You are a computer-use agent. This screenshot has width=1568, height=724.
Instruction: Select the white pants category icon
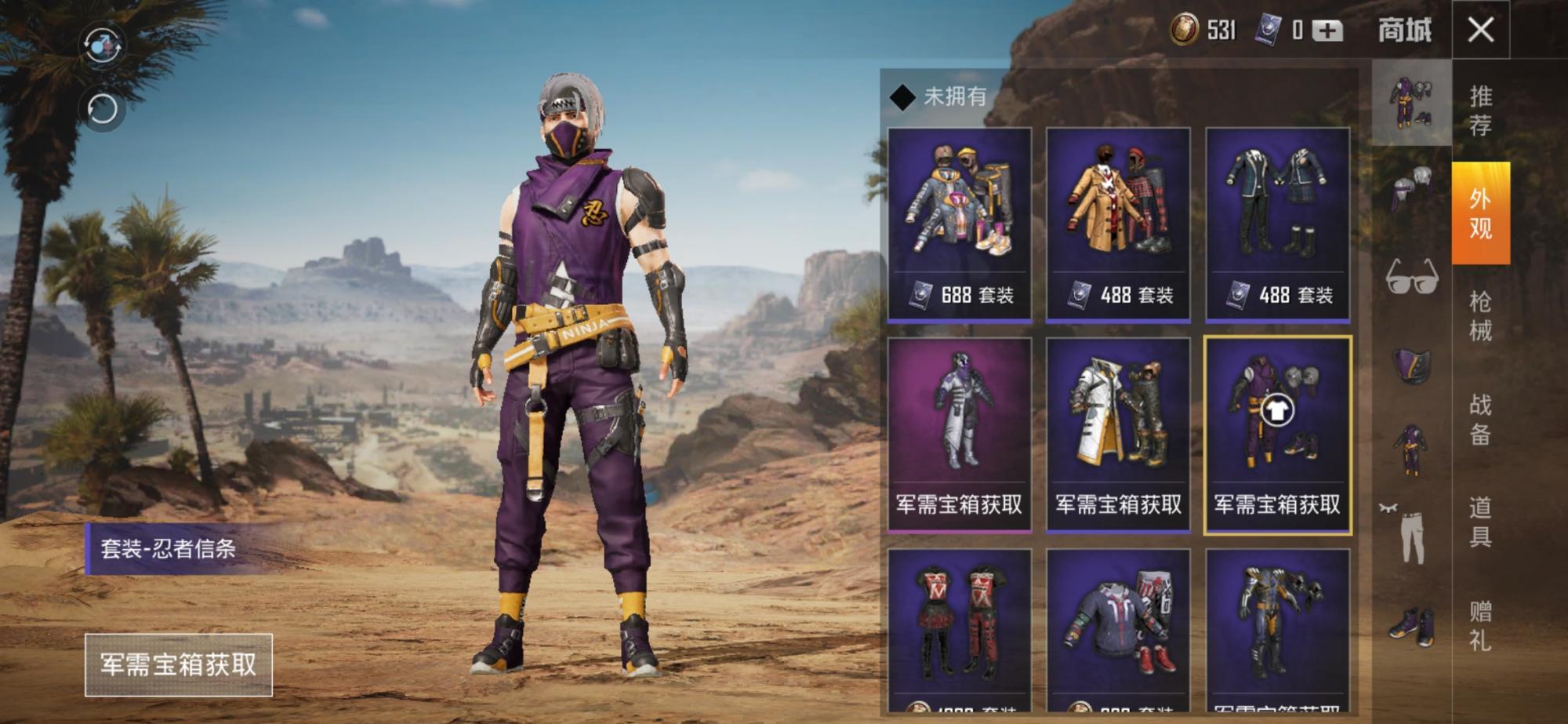pos(1412,536)
